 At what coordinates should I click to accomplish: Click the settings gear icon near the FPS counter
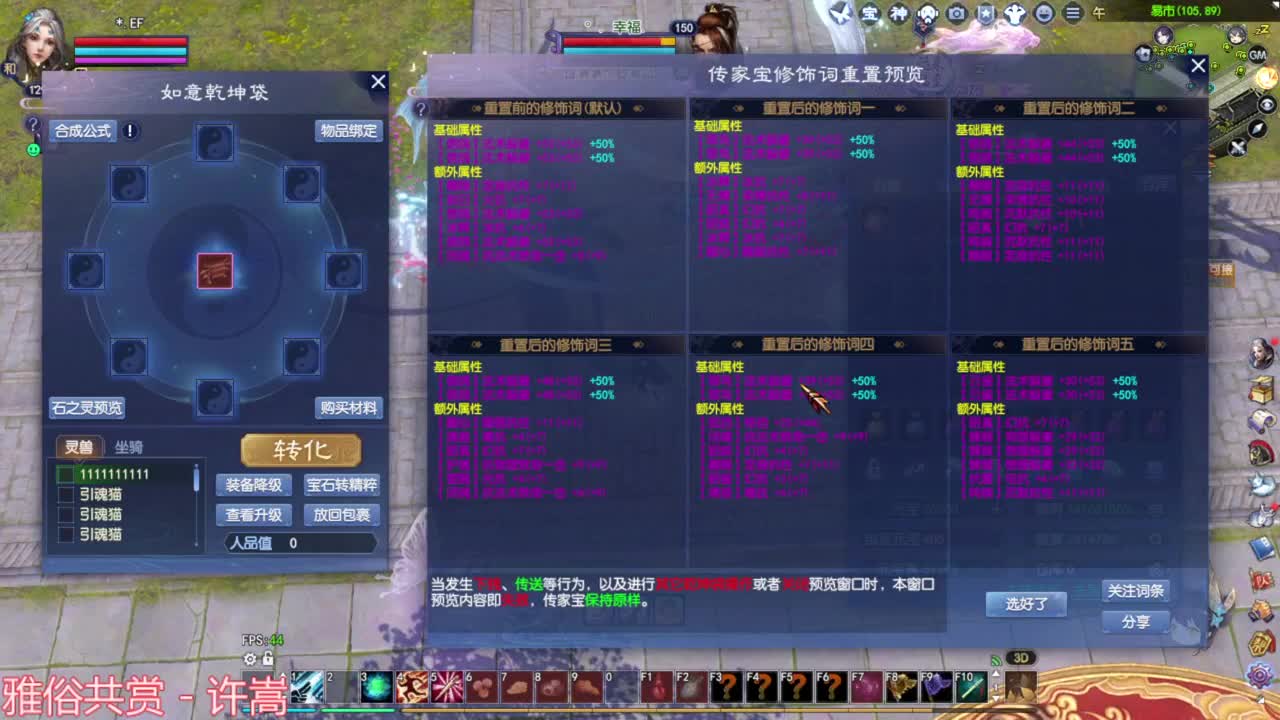tap(250, 659)
